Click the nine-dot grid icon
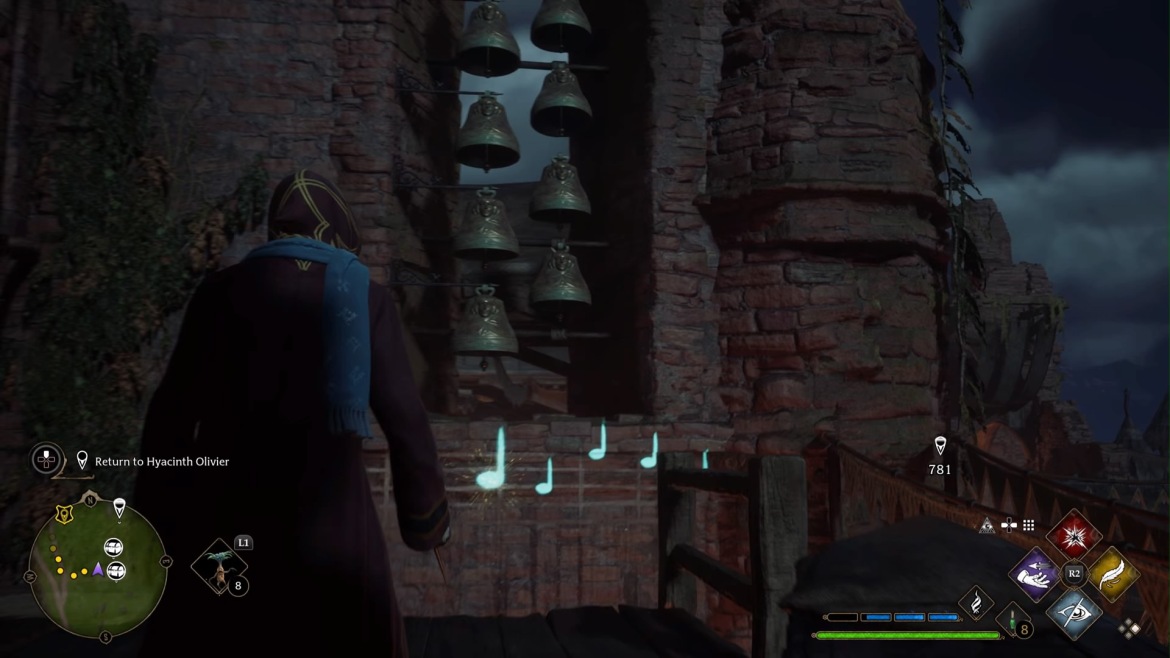The image size is (1170, 658). pos(1028,525)
